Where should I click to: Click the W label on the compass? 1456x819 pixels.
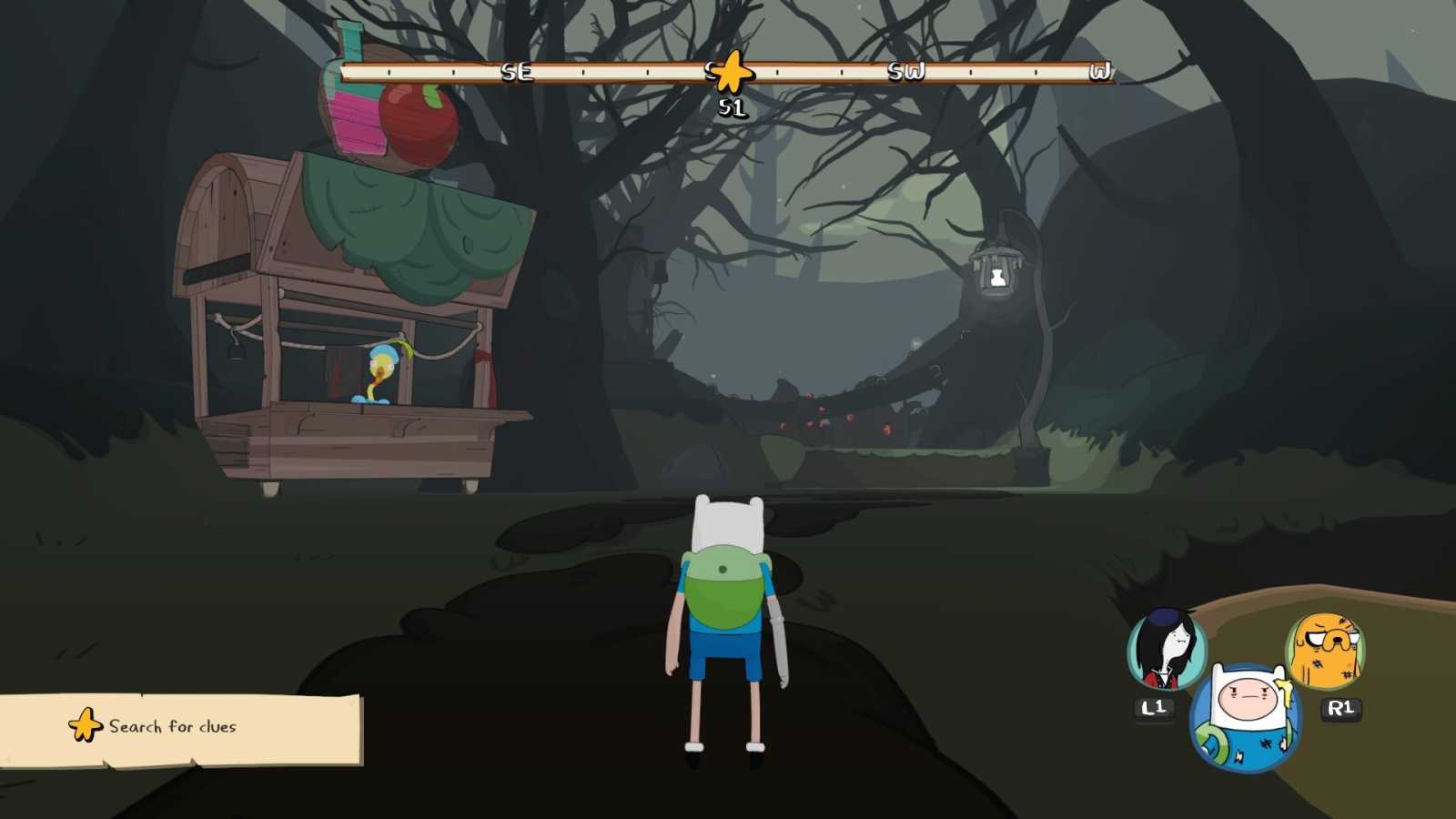pyautogui.click(x=1101, y=69)
